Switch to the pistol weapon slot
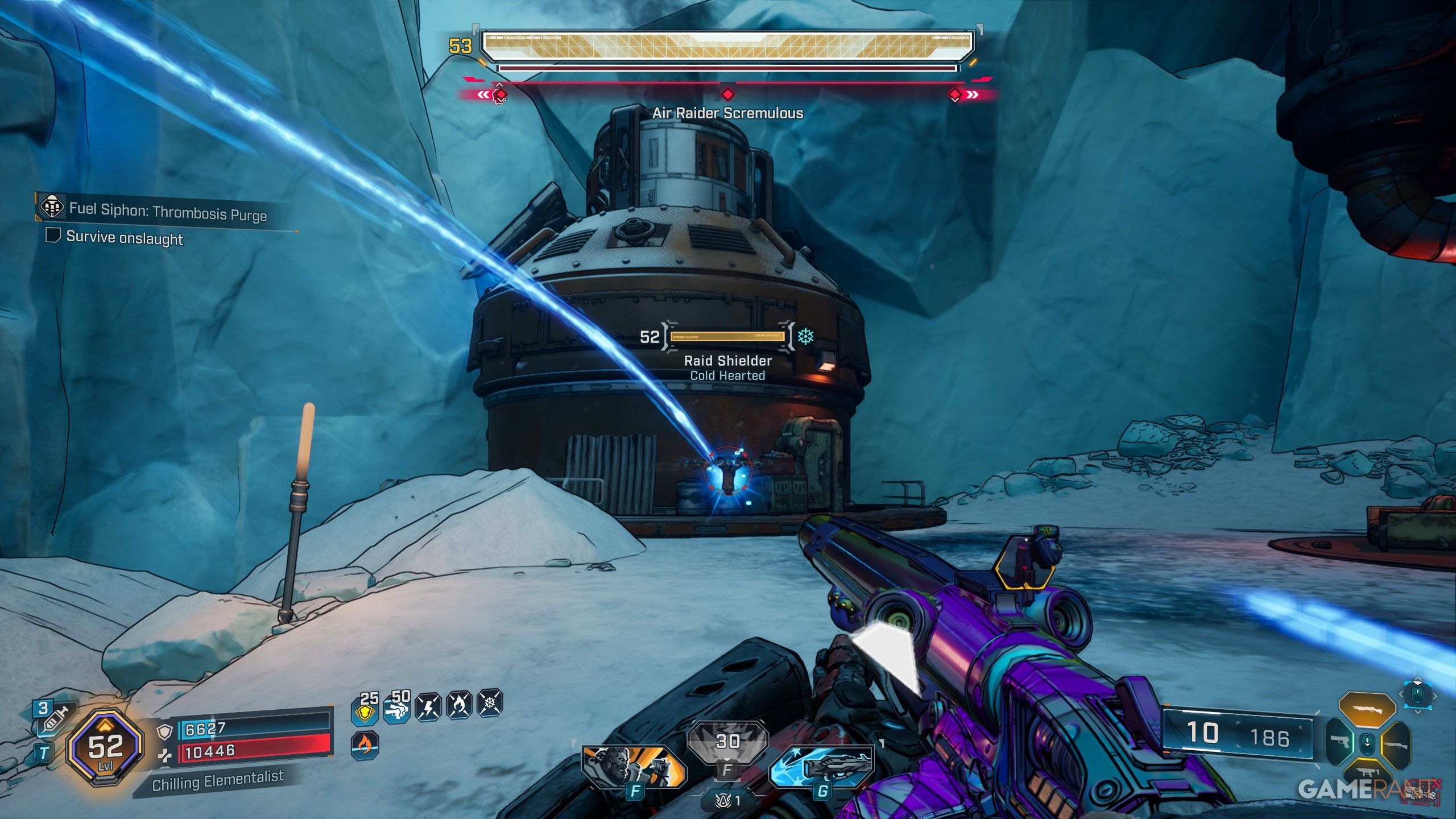 point(1341,742)
